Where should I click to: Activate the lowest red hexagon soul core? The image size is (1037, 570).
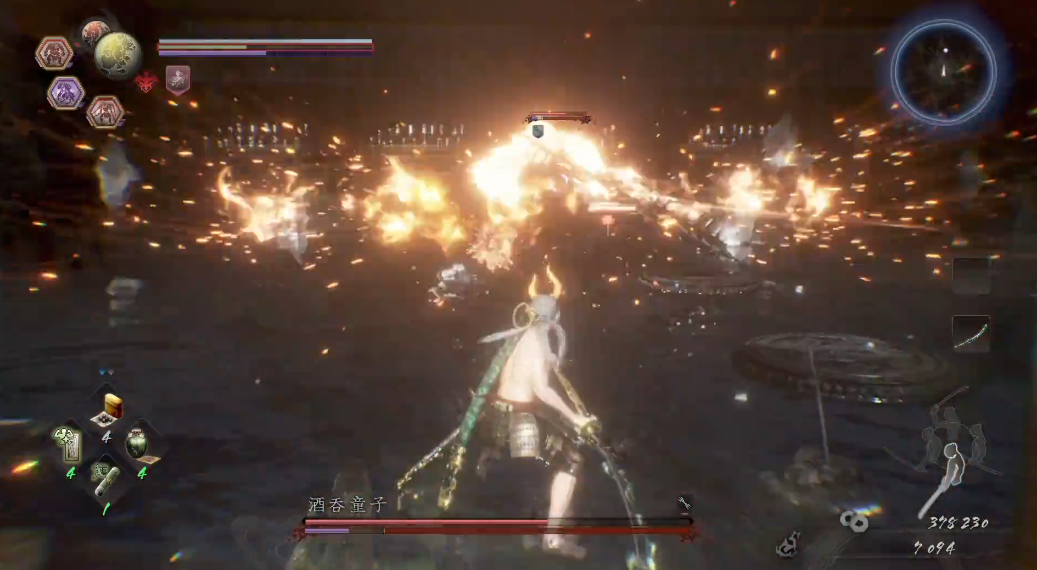pyautogui.click(x=104, y=111)
